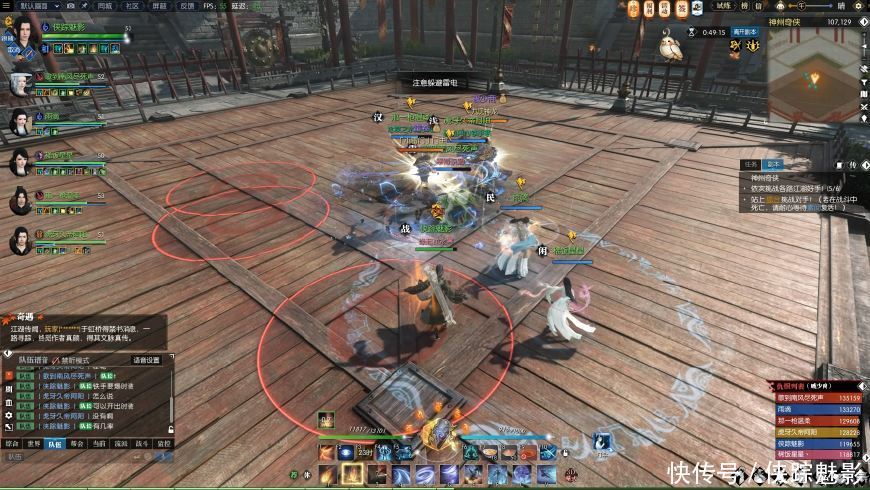Click the 屏蔽 button in the top bar
870x490 pixels.
tap(160, 5)
